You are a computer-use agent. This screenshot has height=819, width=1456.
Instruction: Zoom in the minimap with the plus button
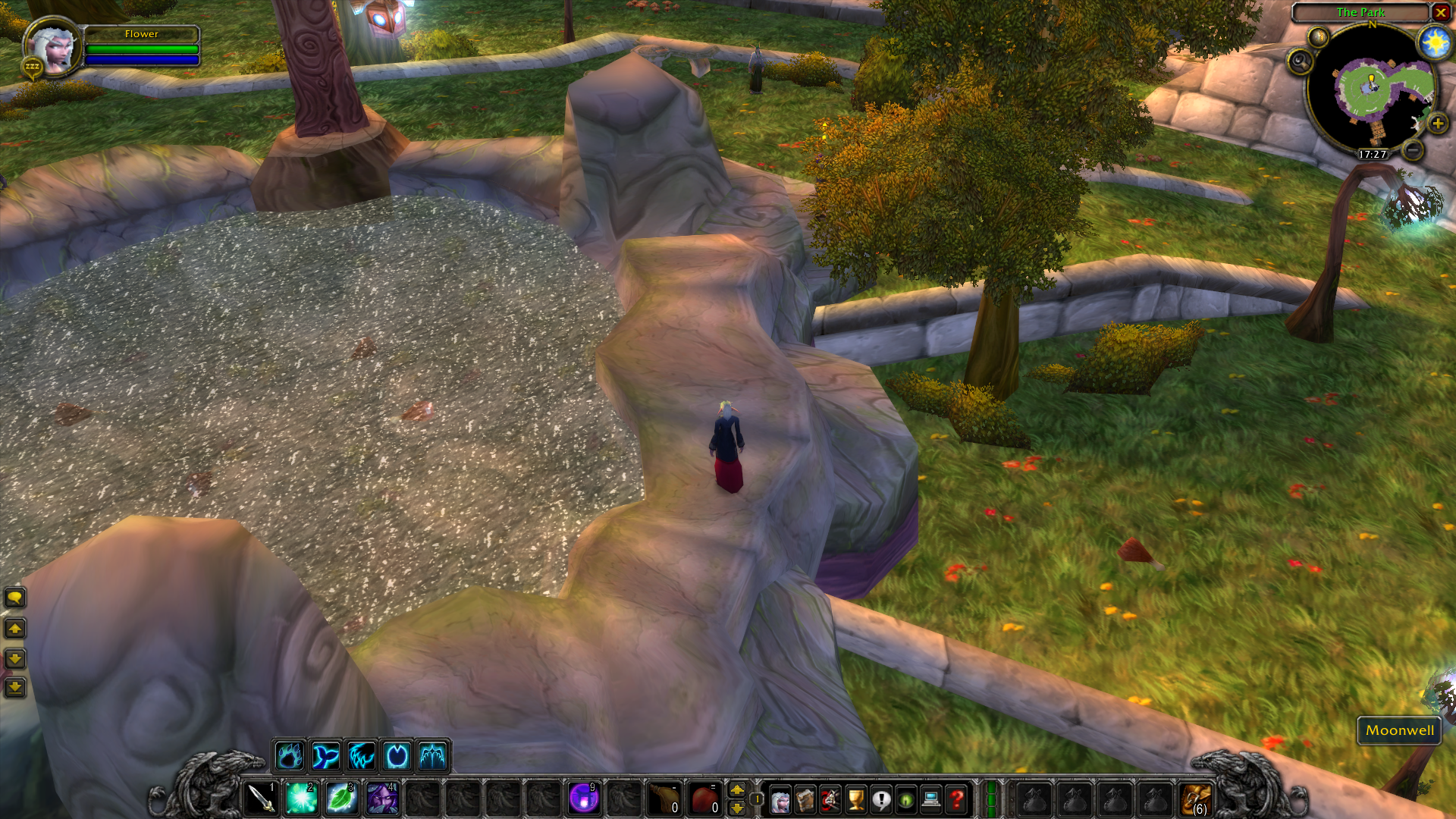tap(1437, 124)
